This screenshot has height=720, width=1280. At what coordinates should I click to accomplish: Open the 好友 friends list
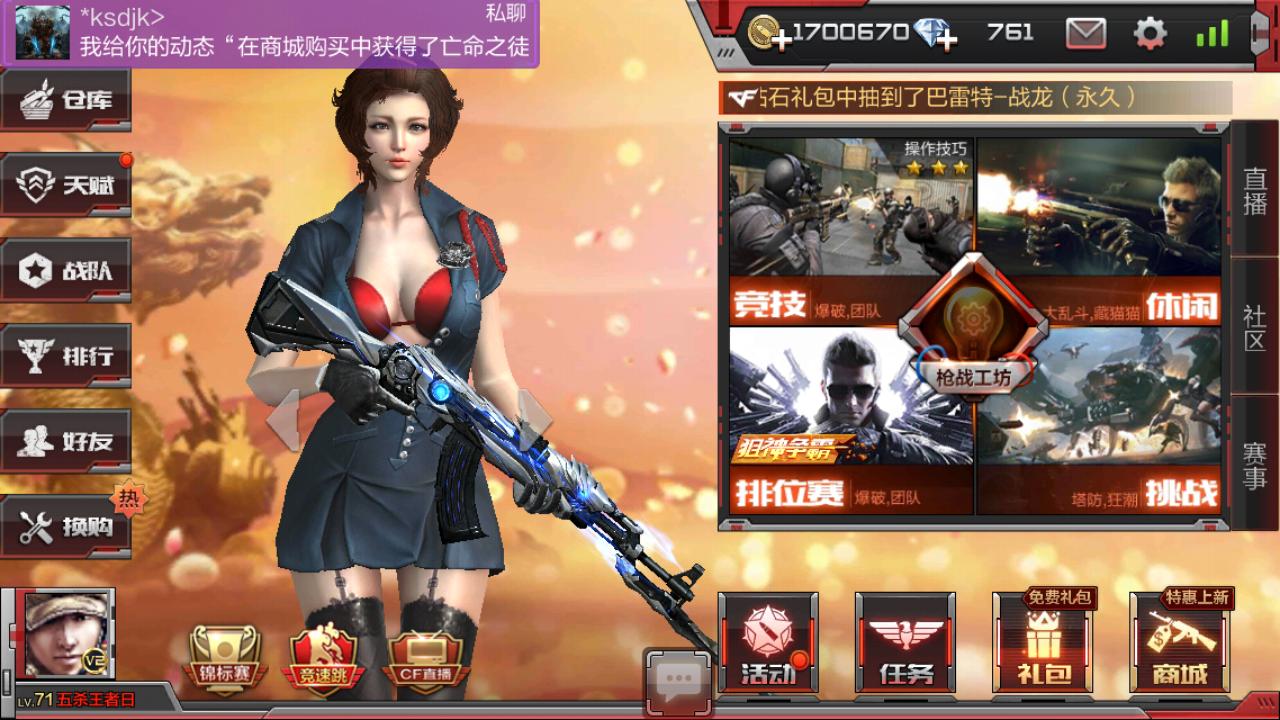pos(66,439)
